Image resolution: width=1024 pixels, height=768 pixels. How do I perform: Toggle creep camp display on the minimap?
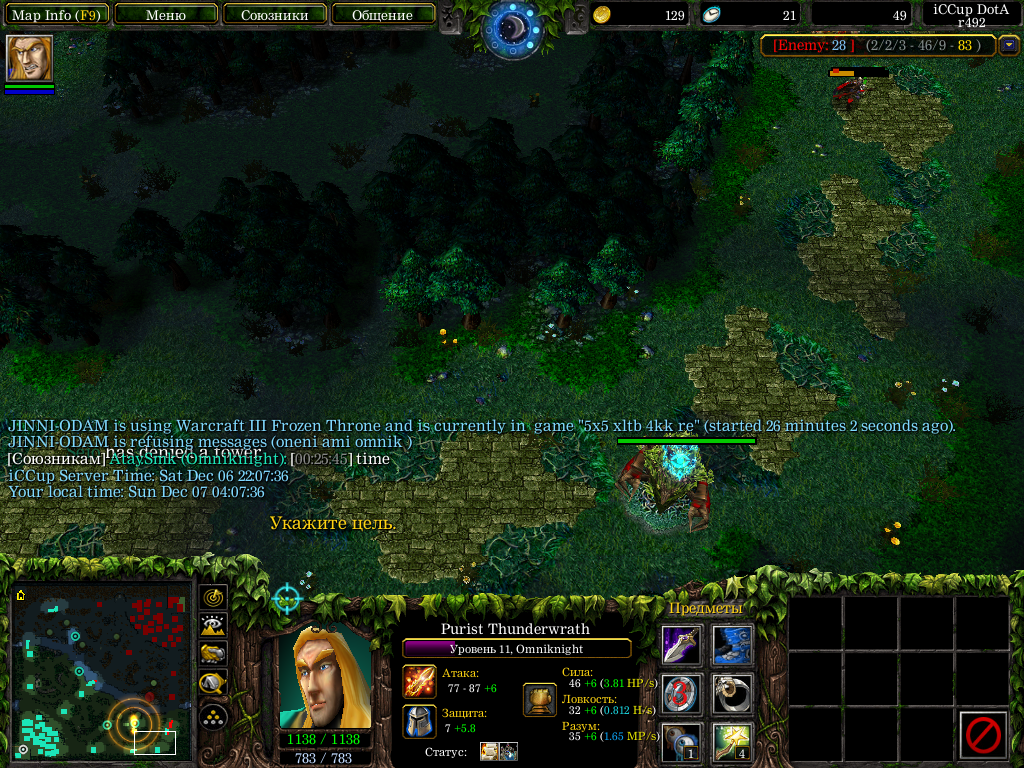click(213, 684)
